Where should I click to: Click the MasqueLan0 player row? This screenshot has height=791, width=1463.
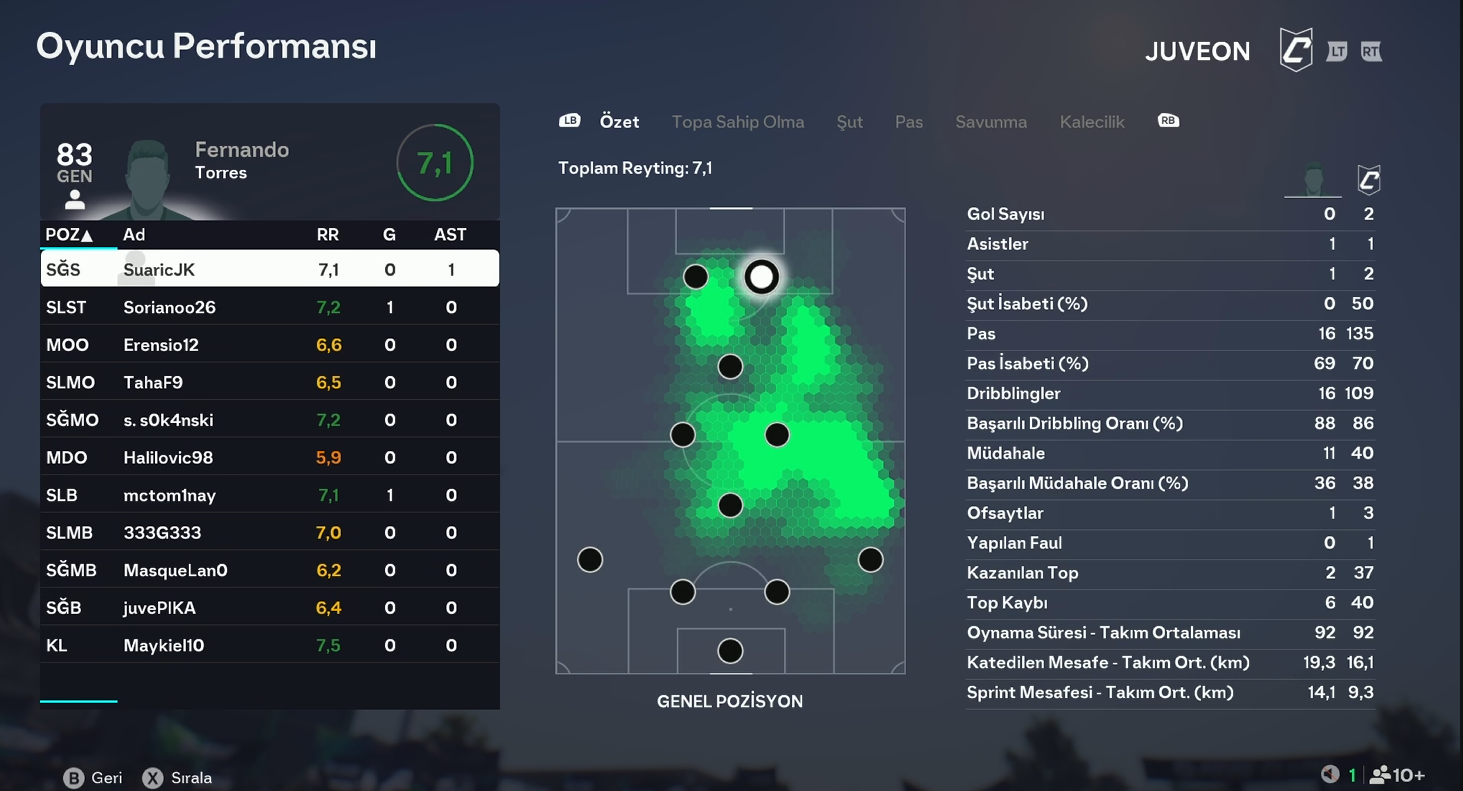point(269,570)
